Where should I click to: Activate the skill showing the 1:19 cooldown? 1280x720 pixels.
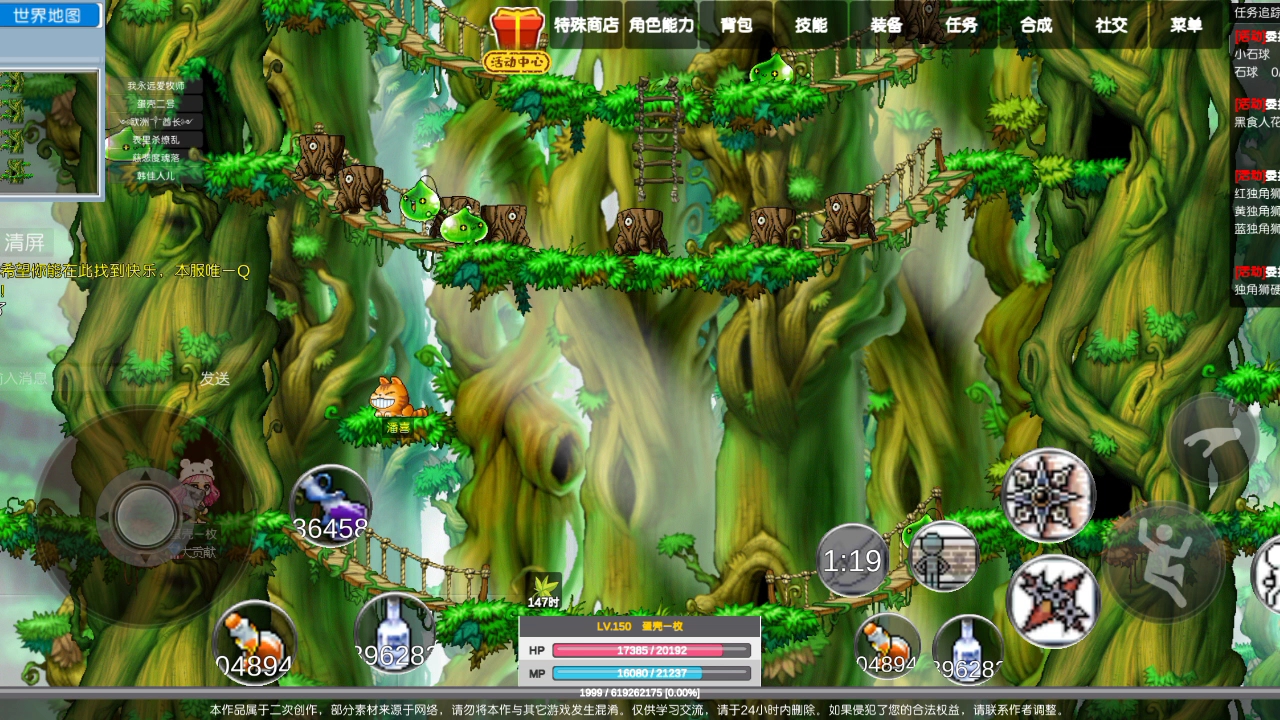pos(852,560)
